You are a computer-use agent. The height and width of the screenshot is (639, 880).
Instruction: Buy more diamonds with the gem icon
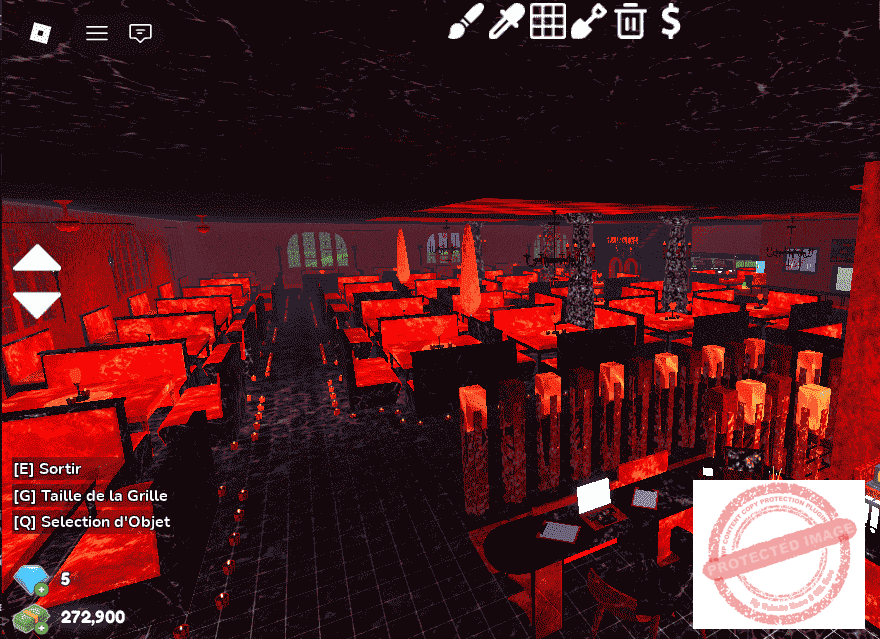[30, 580]
